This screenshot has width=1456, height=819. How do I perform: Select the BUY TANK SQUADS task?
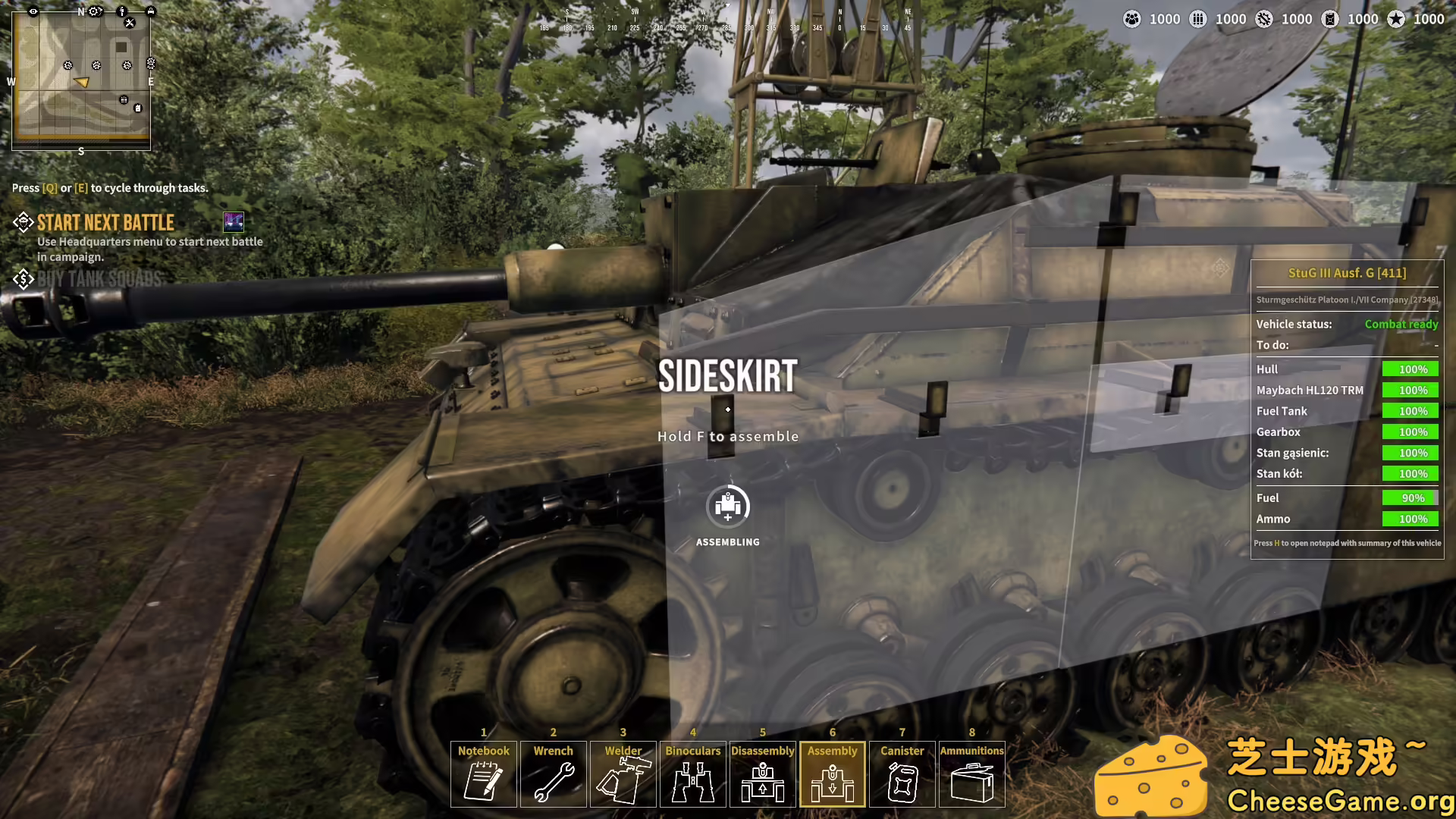[99, 278]
